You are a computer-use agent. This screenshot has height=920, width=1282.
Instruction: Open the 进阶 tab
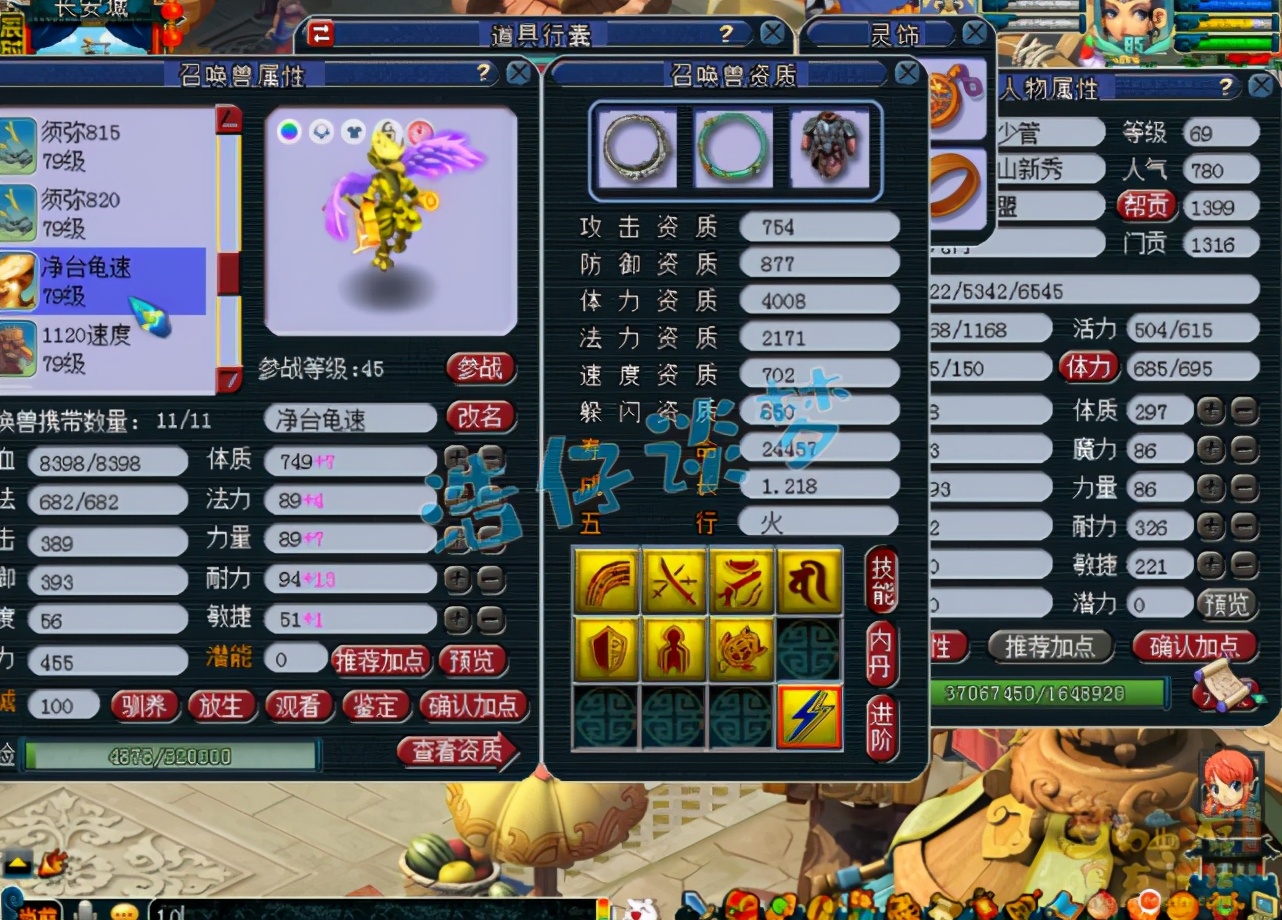(882, 727)
